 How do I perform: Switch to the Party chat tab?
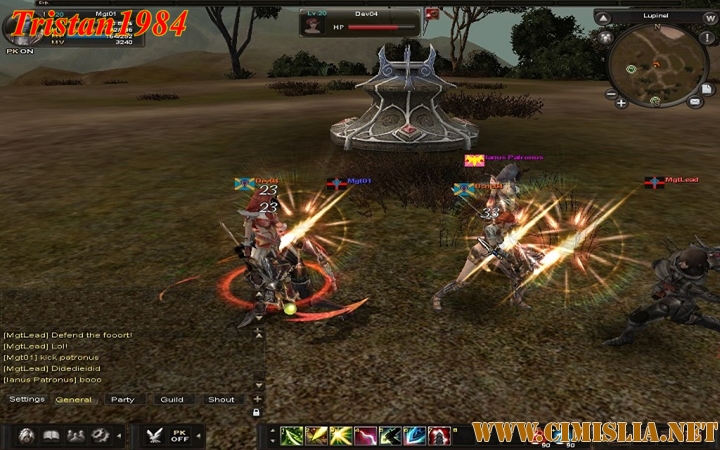(x=122, y=400)
